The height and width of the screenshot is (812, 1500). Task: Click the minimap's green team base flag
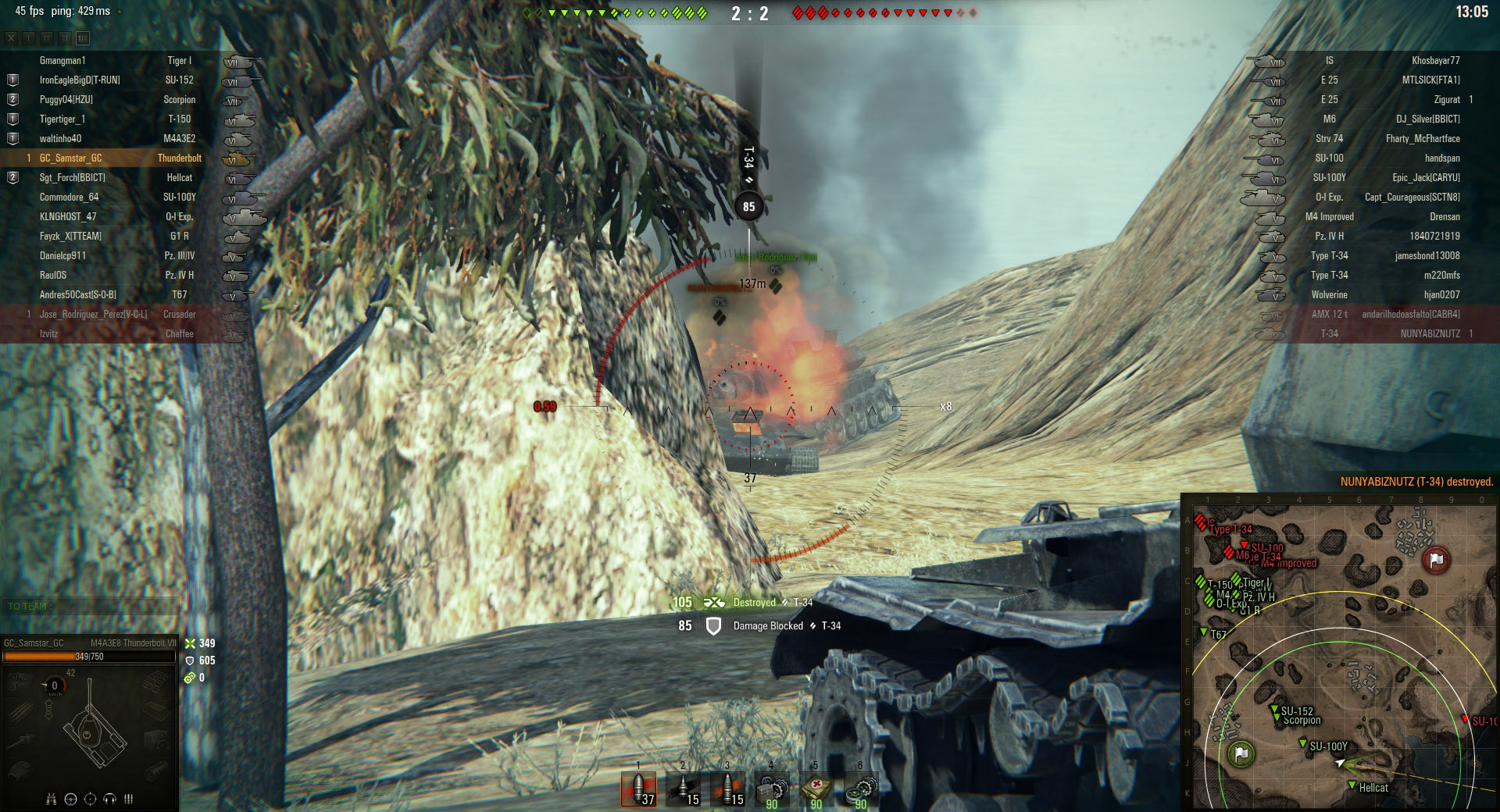(1241, 753)
